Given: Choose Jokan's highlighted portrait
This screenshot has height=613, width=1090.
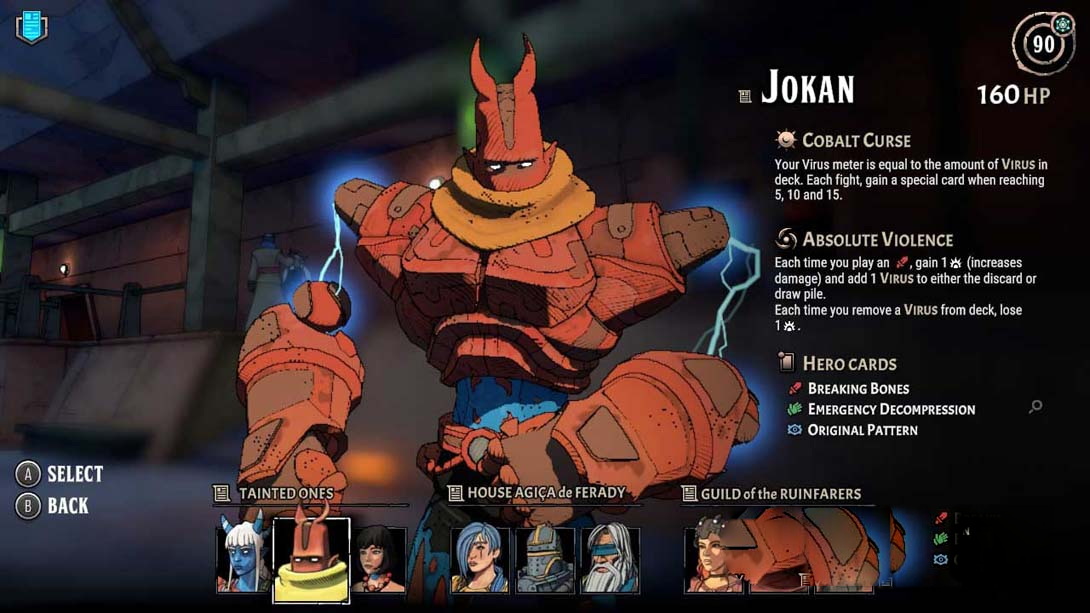Looking at the screenshot, I should (311, 560).
